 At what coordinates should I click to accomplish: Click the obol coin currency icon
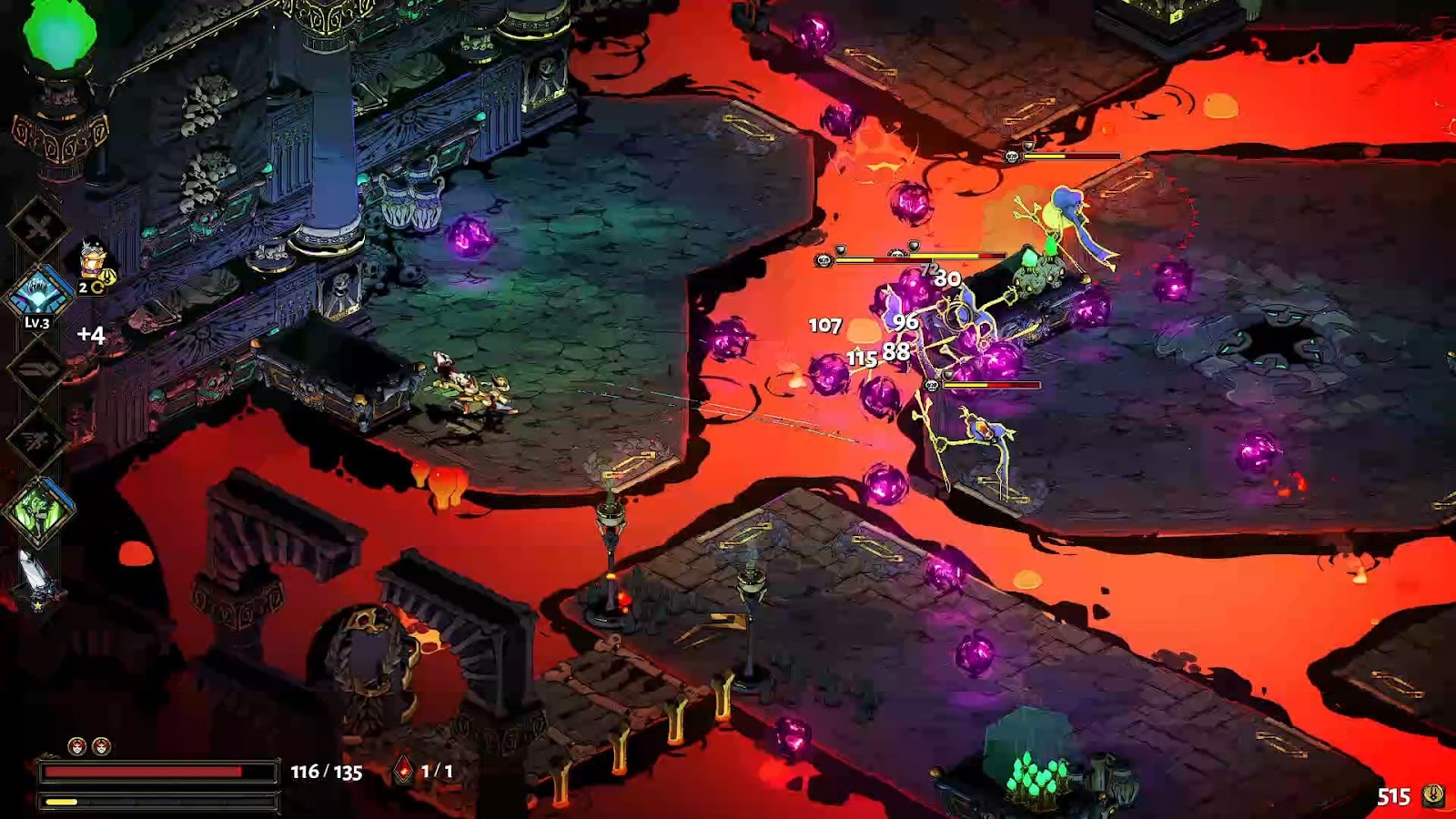click(1434, 795)
